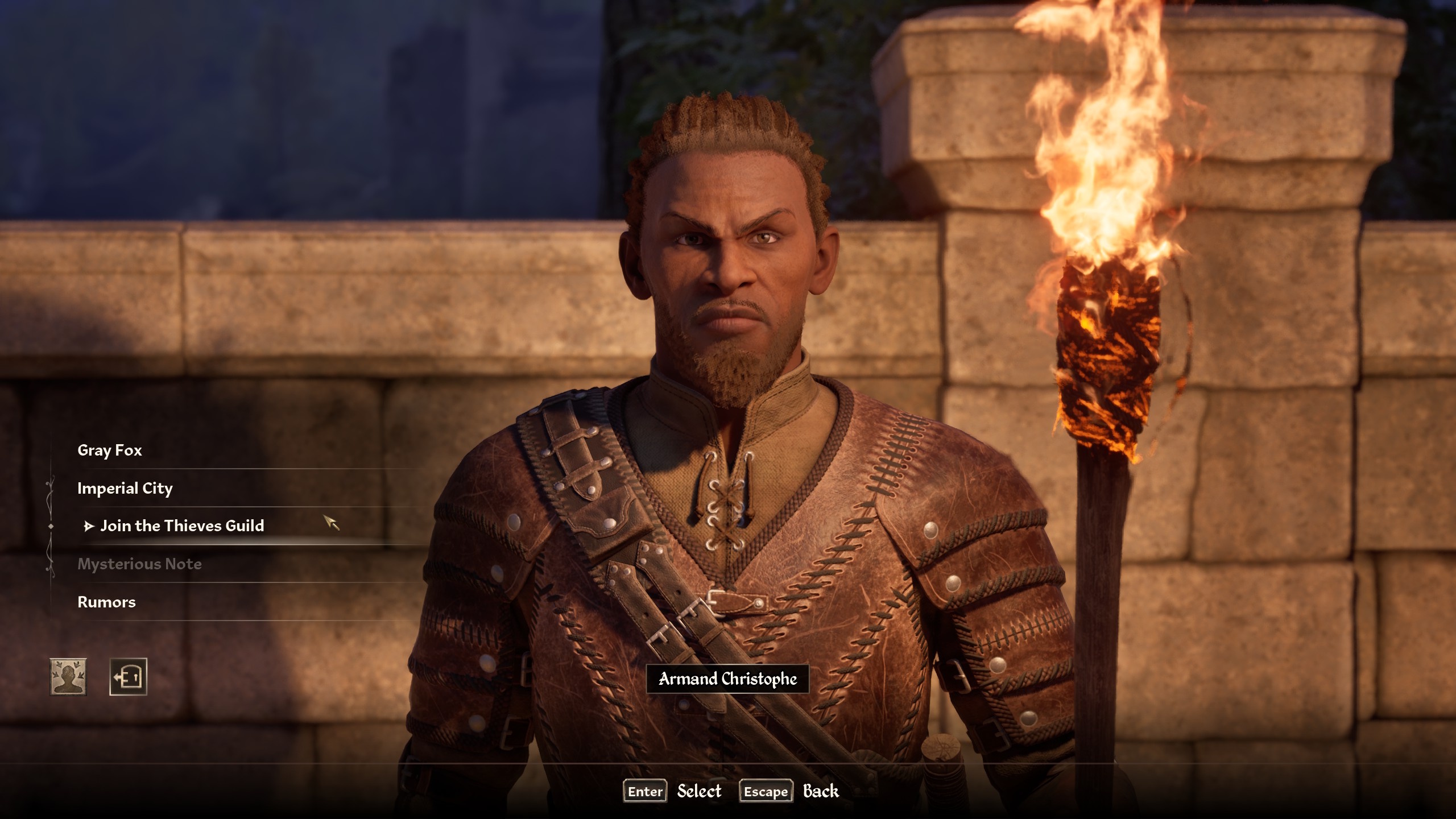Screen dimensions: 1456x819
Task: Select the Gray Fox dialogue topic
Action: (110, 450)
